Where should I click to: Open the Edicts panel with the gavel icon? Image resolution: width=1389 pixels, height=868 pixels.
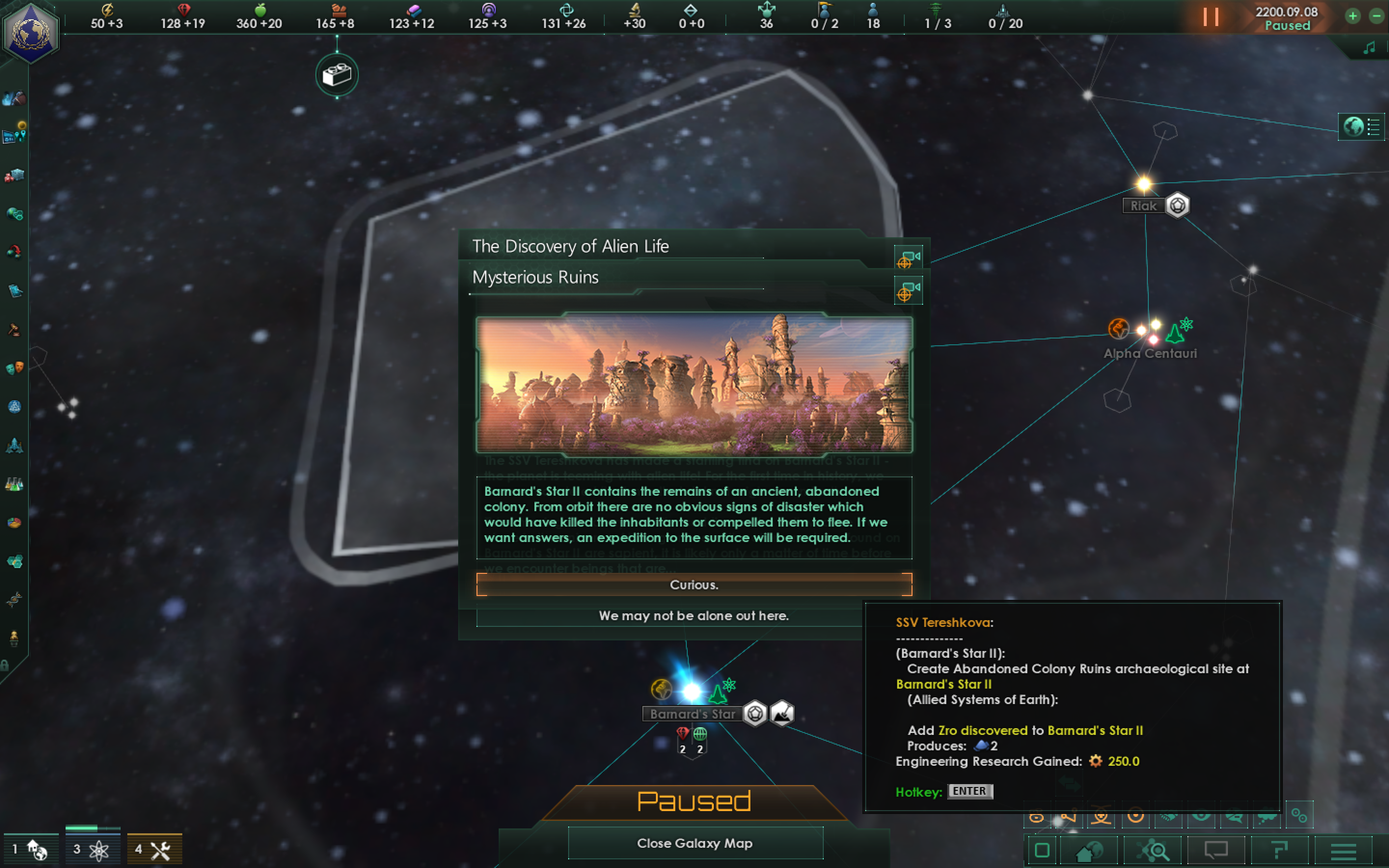14,328
